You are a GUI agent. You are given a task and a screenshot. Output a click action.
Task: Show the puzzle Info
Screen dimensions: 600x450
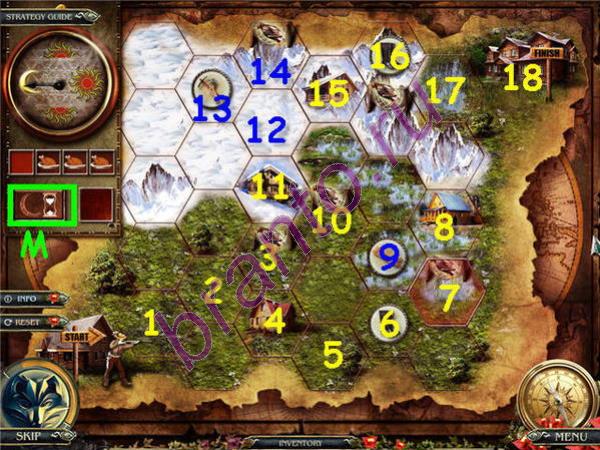point(34,298)
